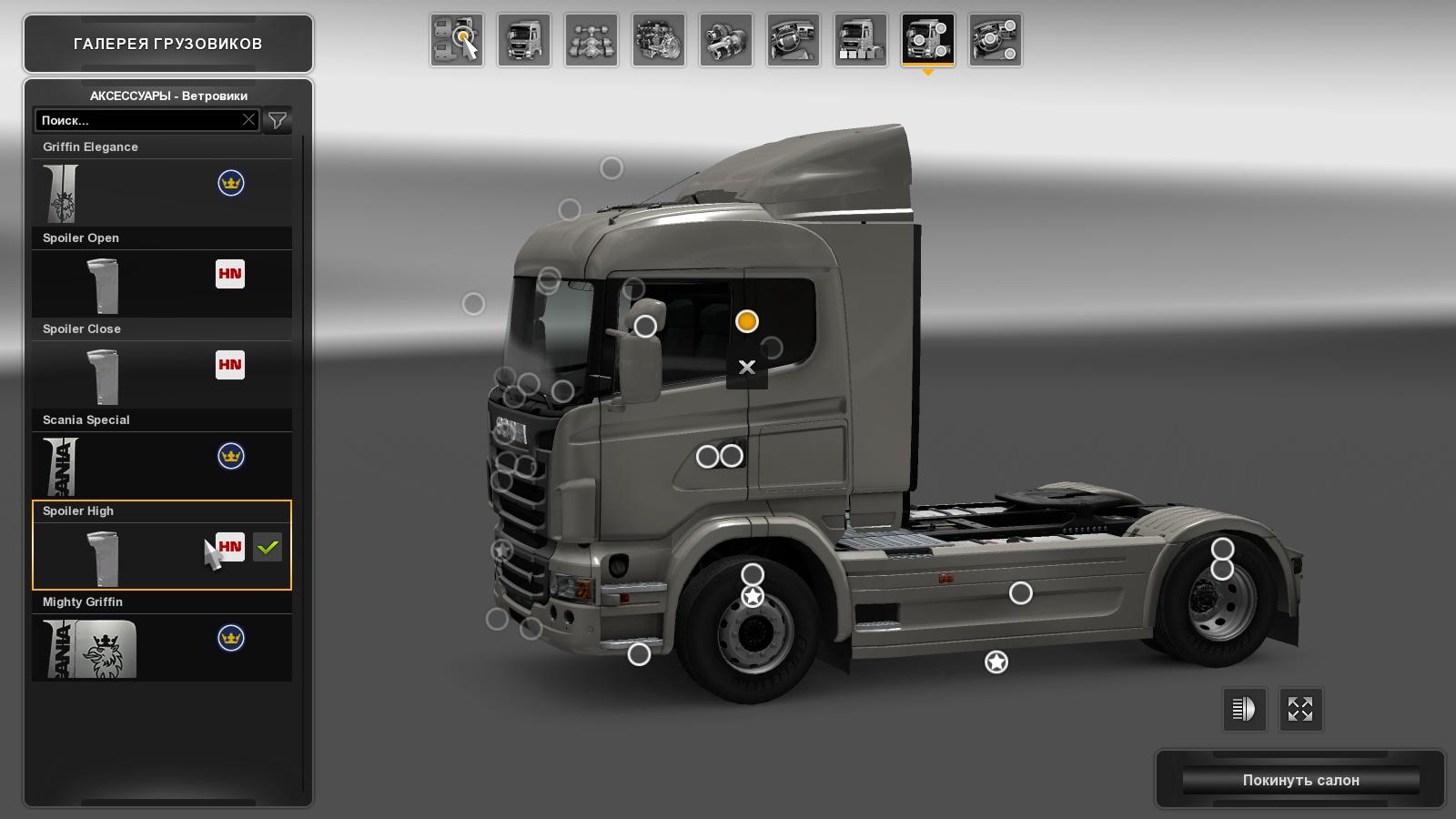Switch to the cabin category tab
The width and height of the screenshot is (1456, 819).
coord(524,40)
